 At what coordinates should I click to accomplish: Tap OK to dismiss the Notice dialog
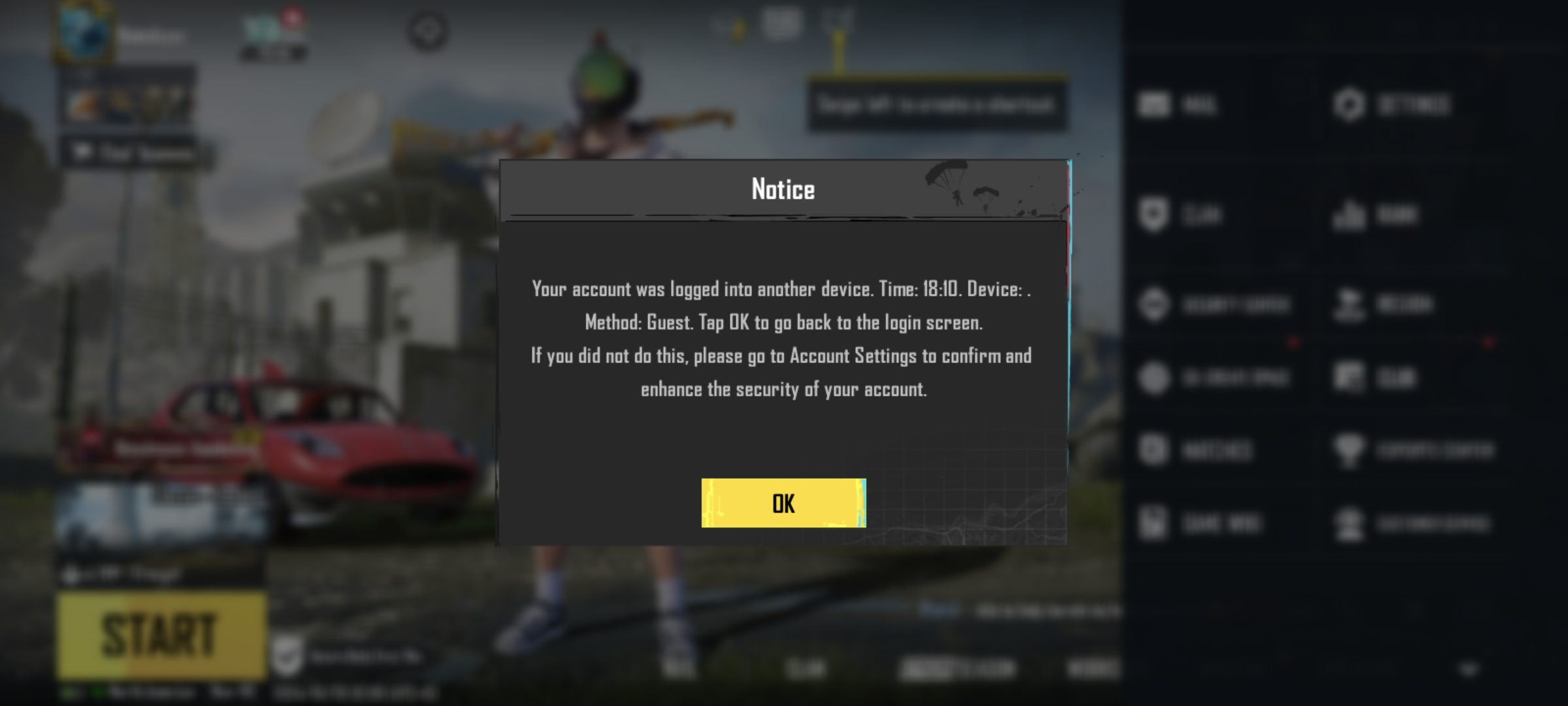point(782,503)
